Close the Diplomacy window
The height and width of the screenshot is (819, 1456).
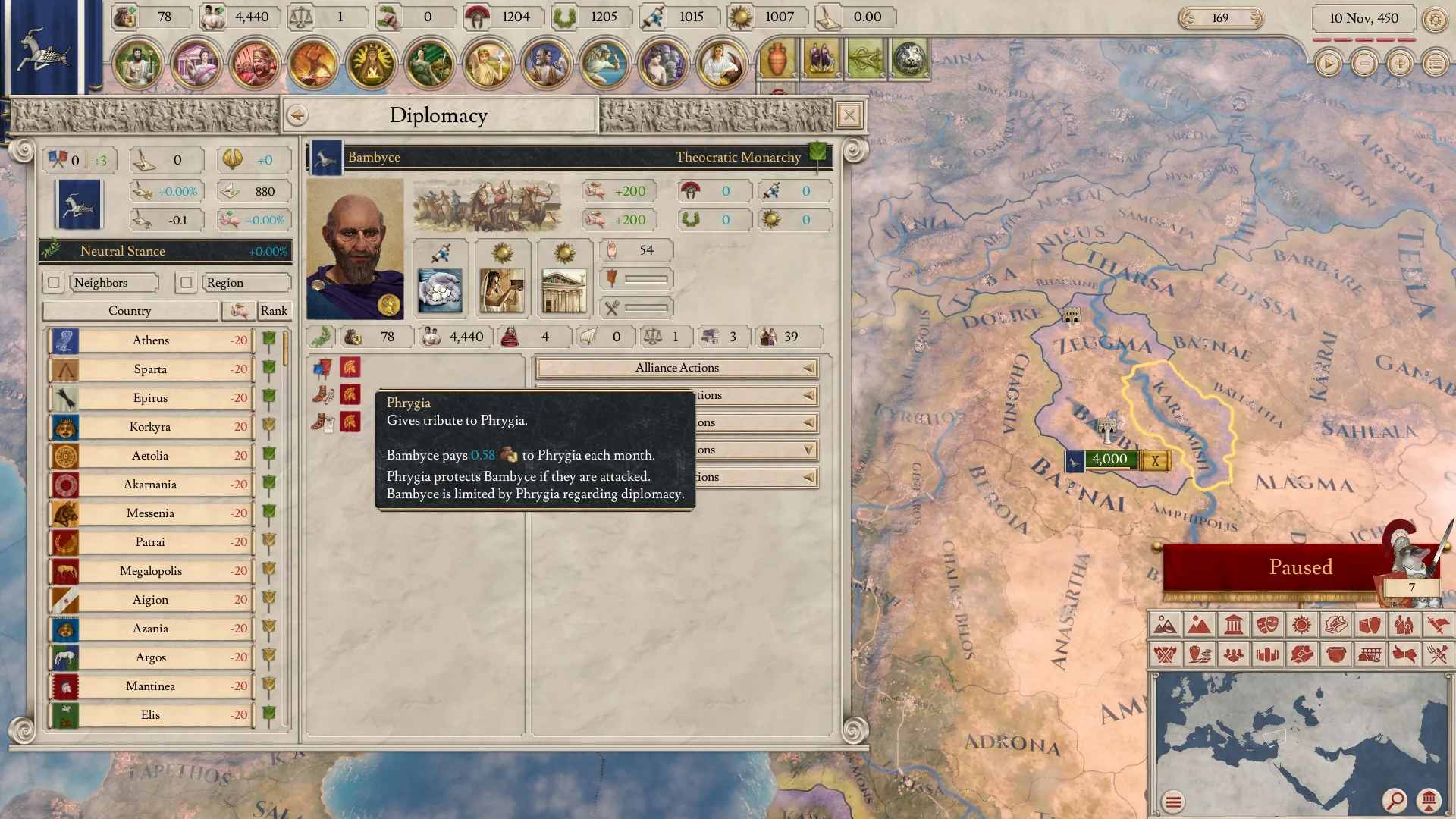(x=849, y=115)
